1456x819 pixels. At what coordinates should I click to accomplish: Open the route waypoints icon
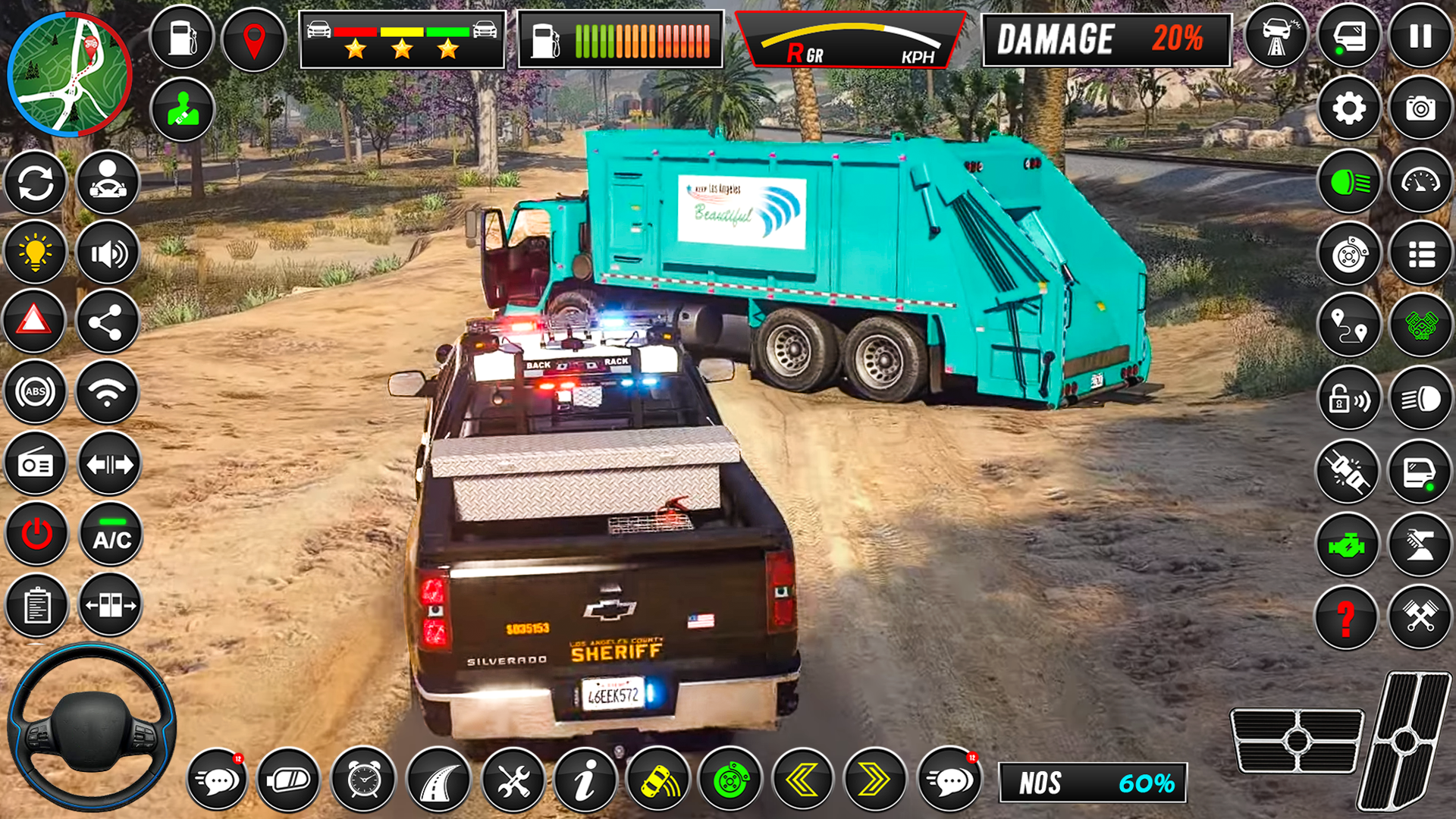(x=1348, y=326)
